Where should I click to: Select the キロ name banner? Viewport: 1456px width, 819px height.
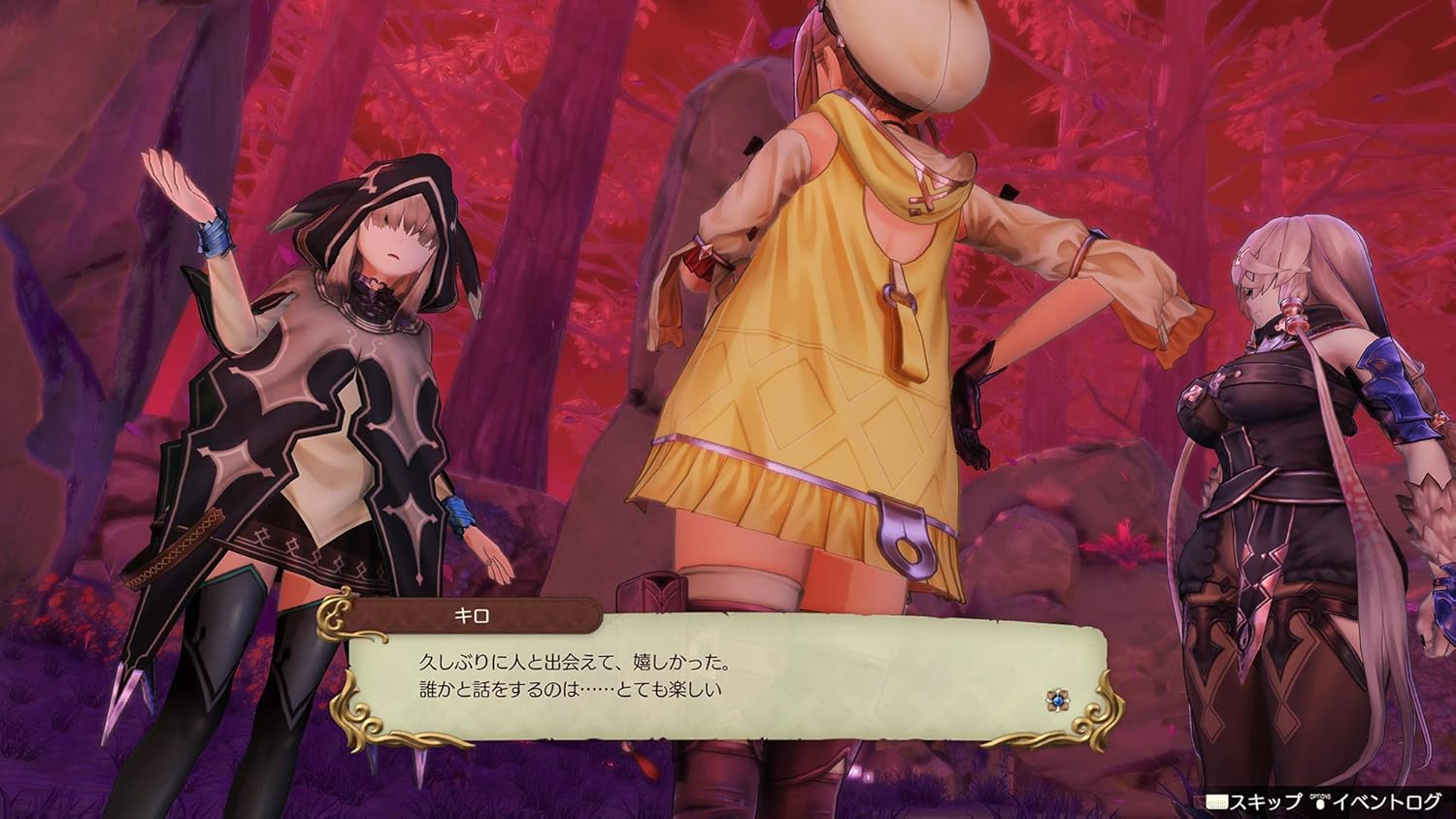point(473,615)
